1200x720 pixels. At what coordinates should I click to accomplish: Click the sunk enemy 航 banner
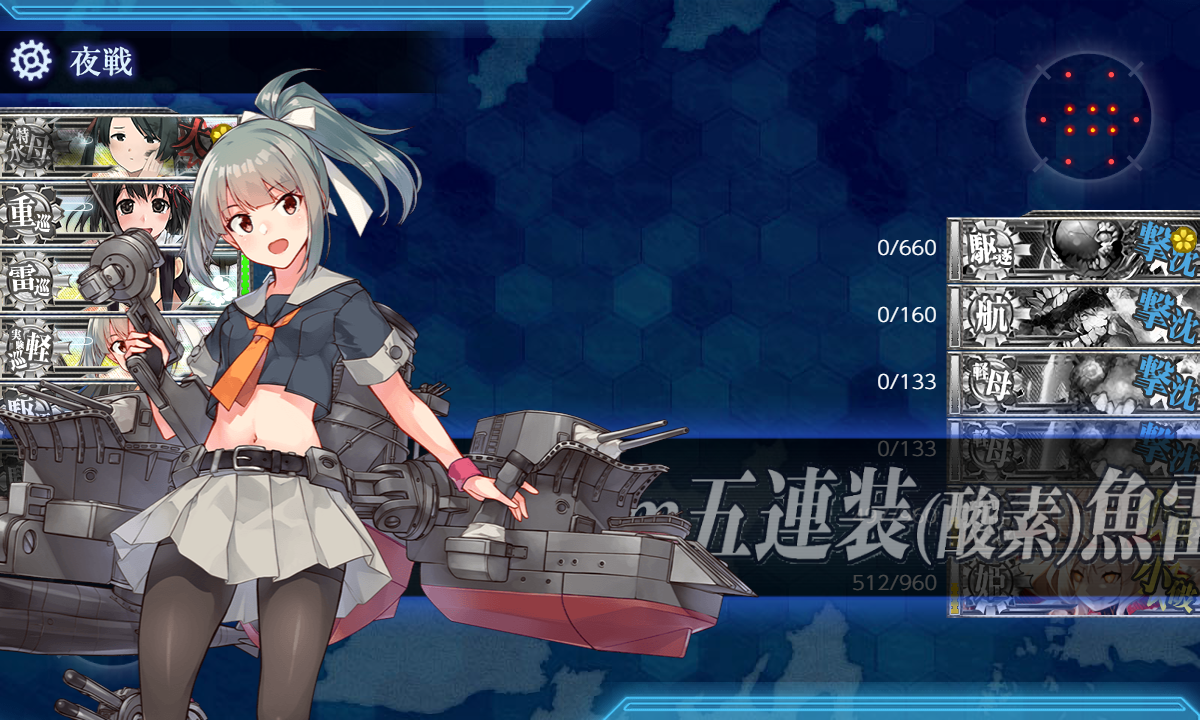click(1075, 315)
